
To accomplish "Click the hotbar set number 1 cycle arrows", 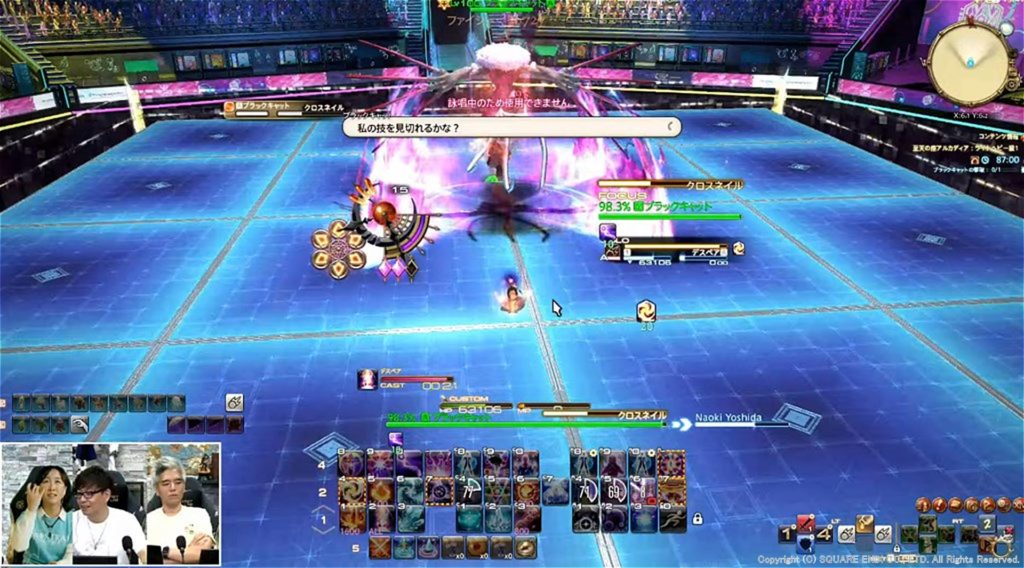I will tap(323, 520).
